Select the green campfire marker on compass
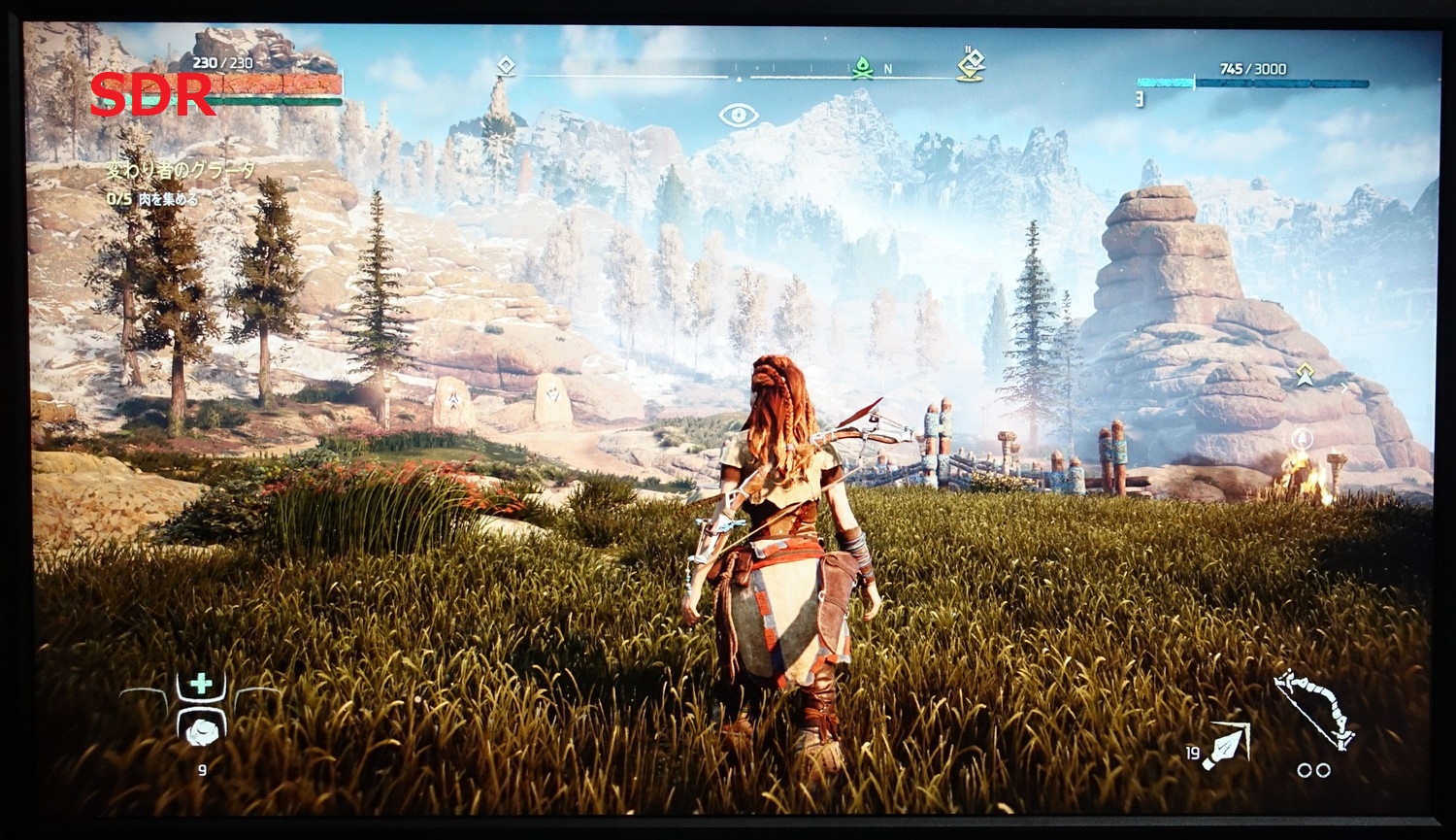This screenshot has height=840, width=1456. [x=861, y=68]
